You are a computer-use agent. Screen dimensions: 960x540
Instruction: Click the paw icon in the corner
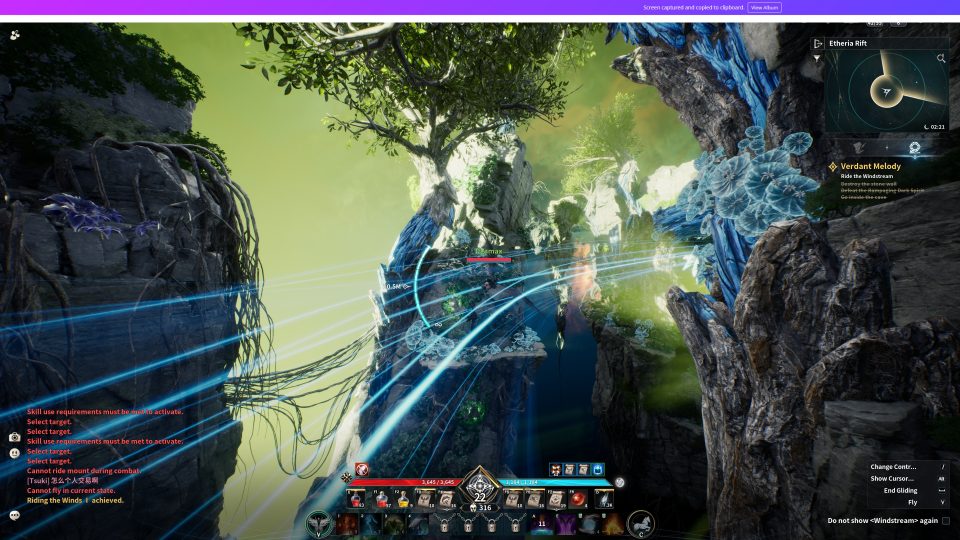point(15,35)
